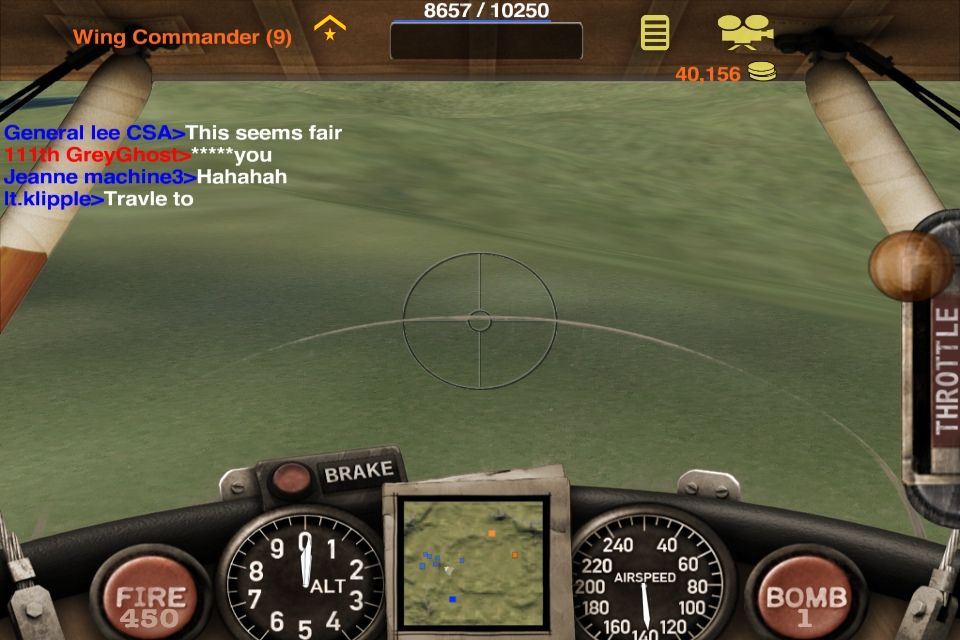Switch view with the camera icon
960x640 pixels.
point(745,32)
